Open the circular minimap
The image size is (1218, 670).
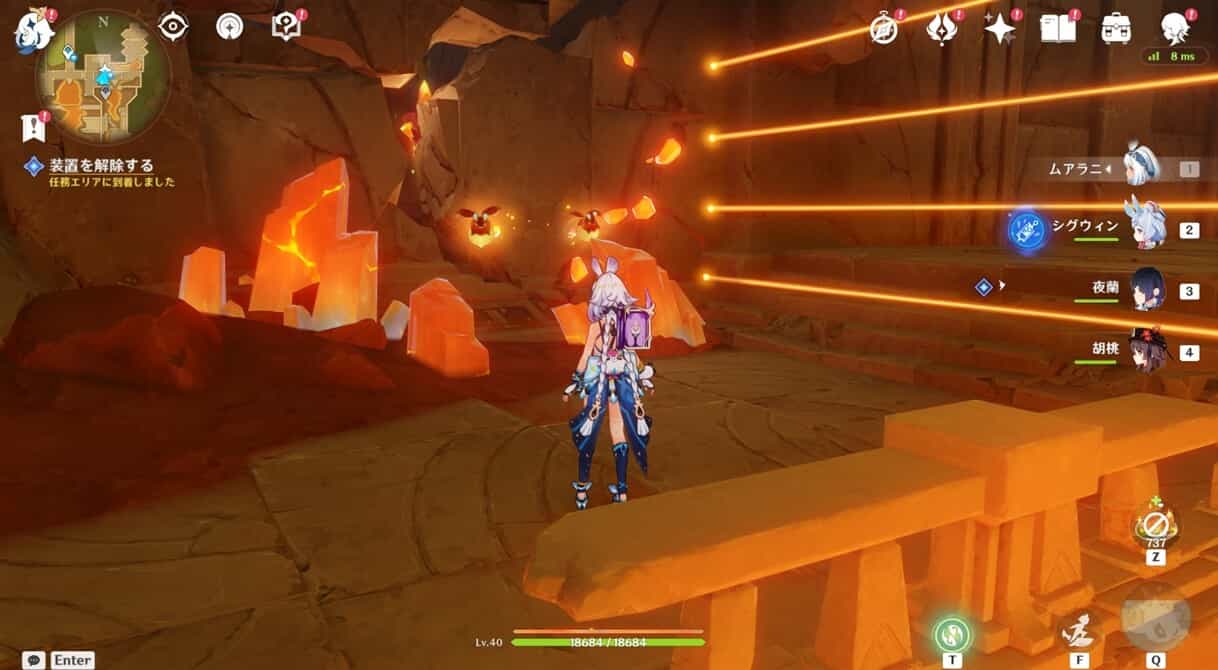pos(104,76)
